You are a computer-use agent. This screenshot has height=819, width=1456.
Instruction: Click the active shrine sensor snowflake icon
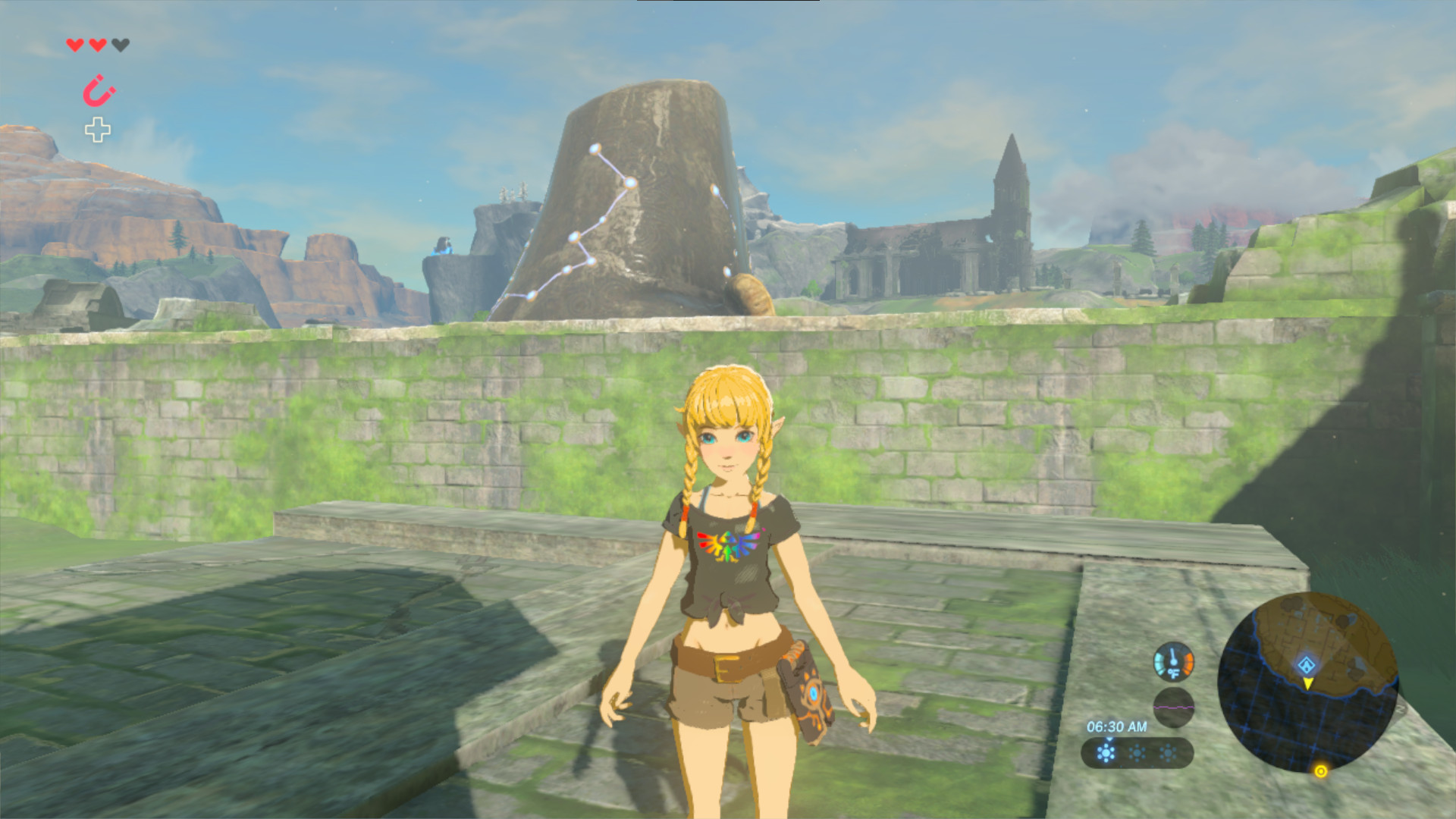point(1106,755)
